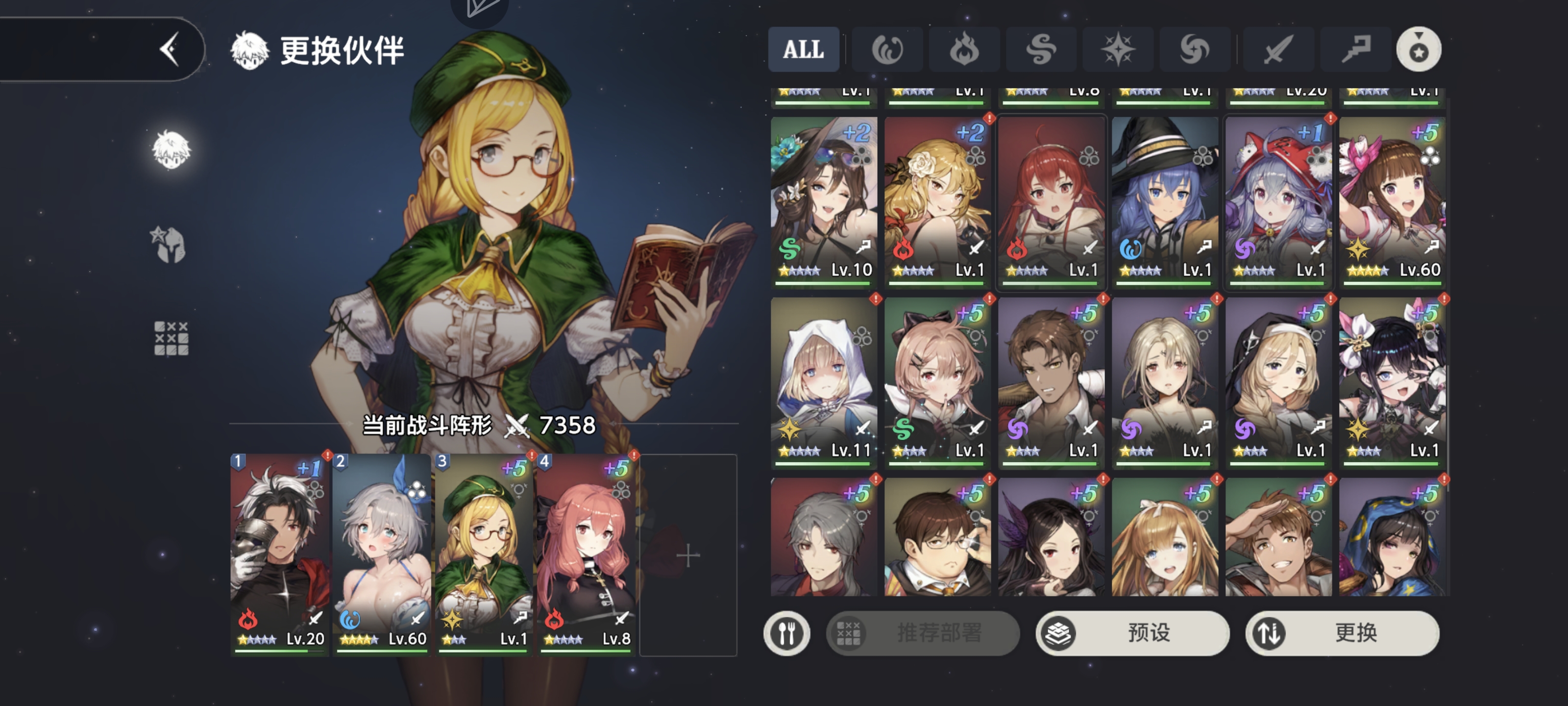1568x706 pixels.
Task: Choose 推荐部署 recommended deployment
Action: point(922,633)
